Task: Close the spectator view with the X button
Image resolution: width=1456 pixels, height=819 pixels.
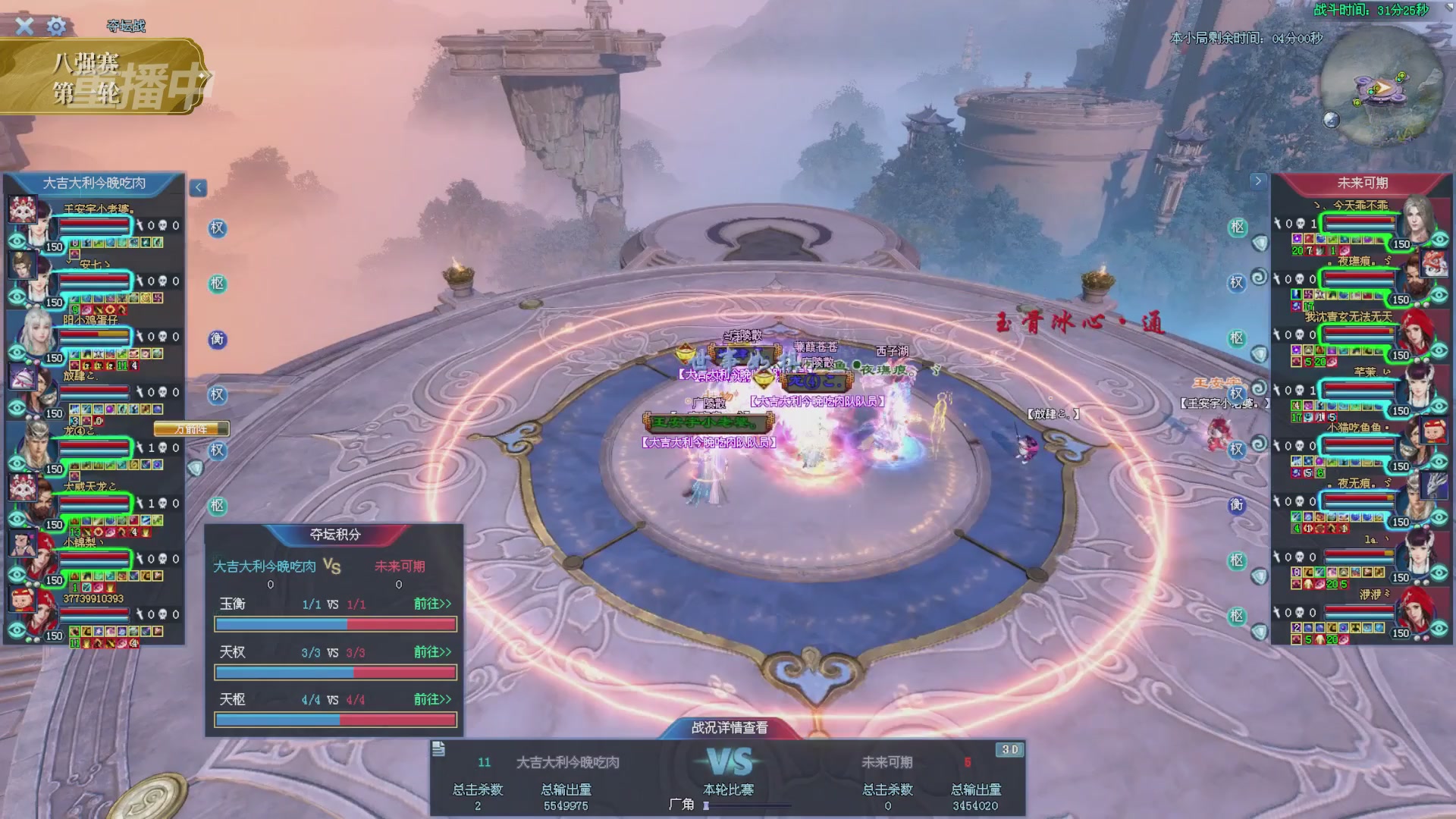Action: 24,27
